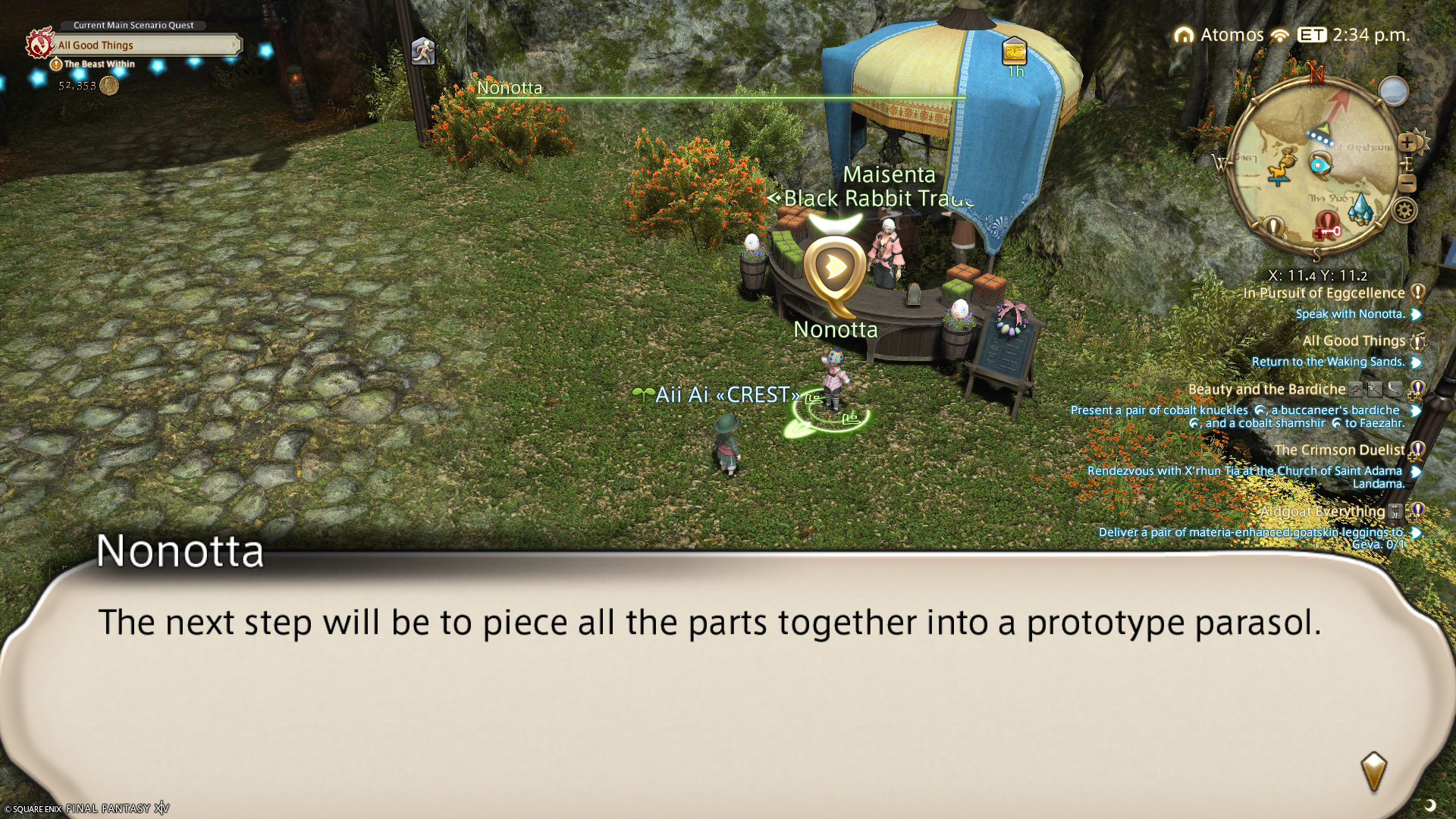Click the Eorzea Time ET clock indicator
This screenshot has height=819, width=1456.
(x=1312, y=35)
